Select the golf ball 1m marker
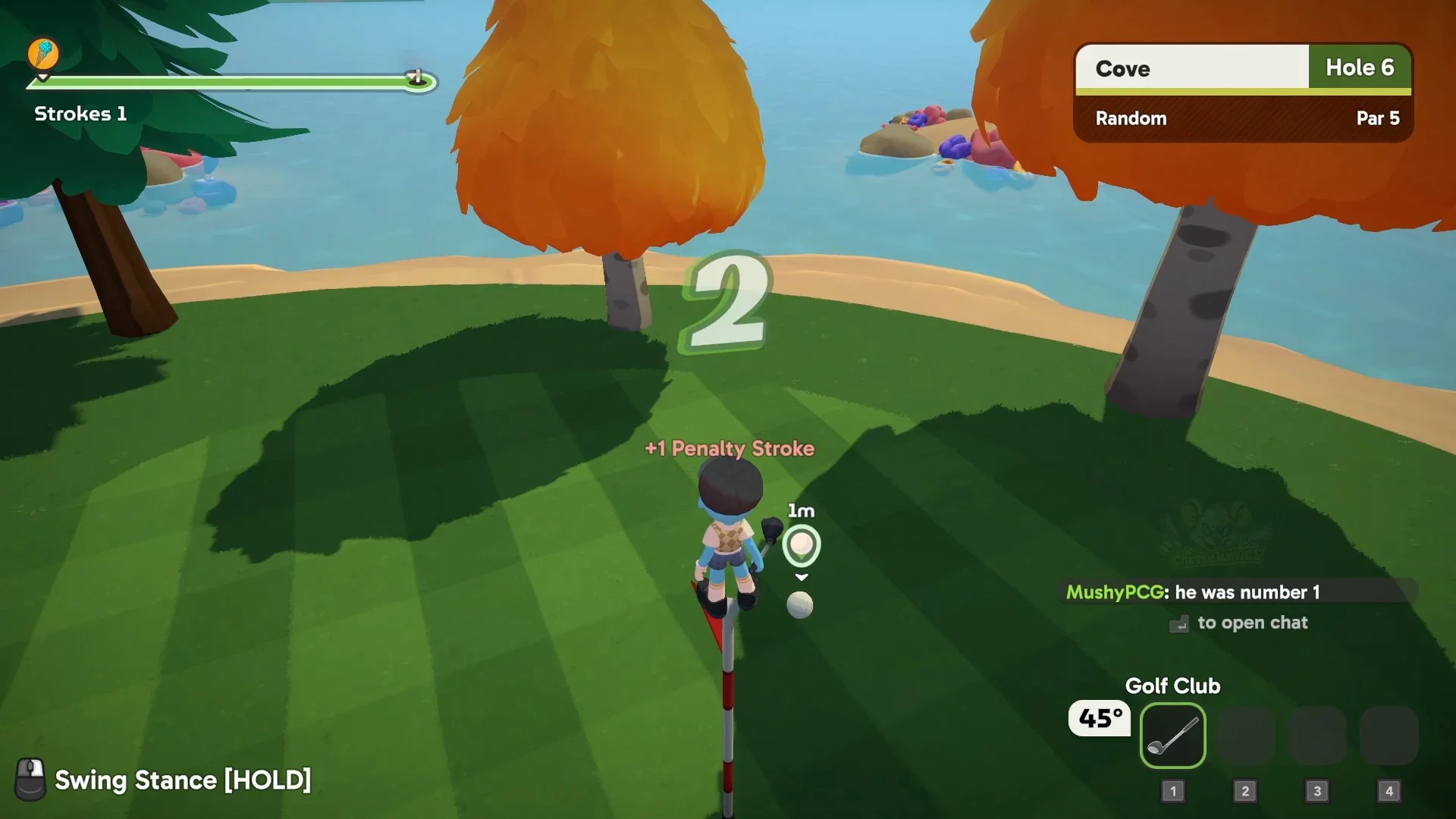The height and width of the screenshot is (819, 1456). point(801,544)
